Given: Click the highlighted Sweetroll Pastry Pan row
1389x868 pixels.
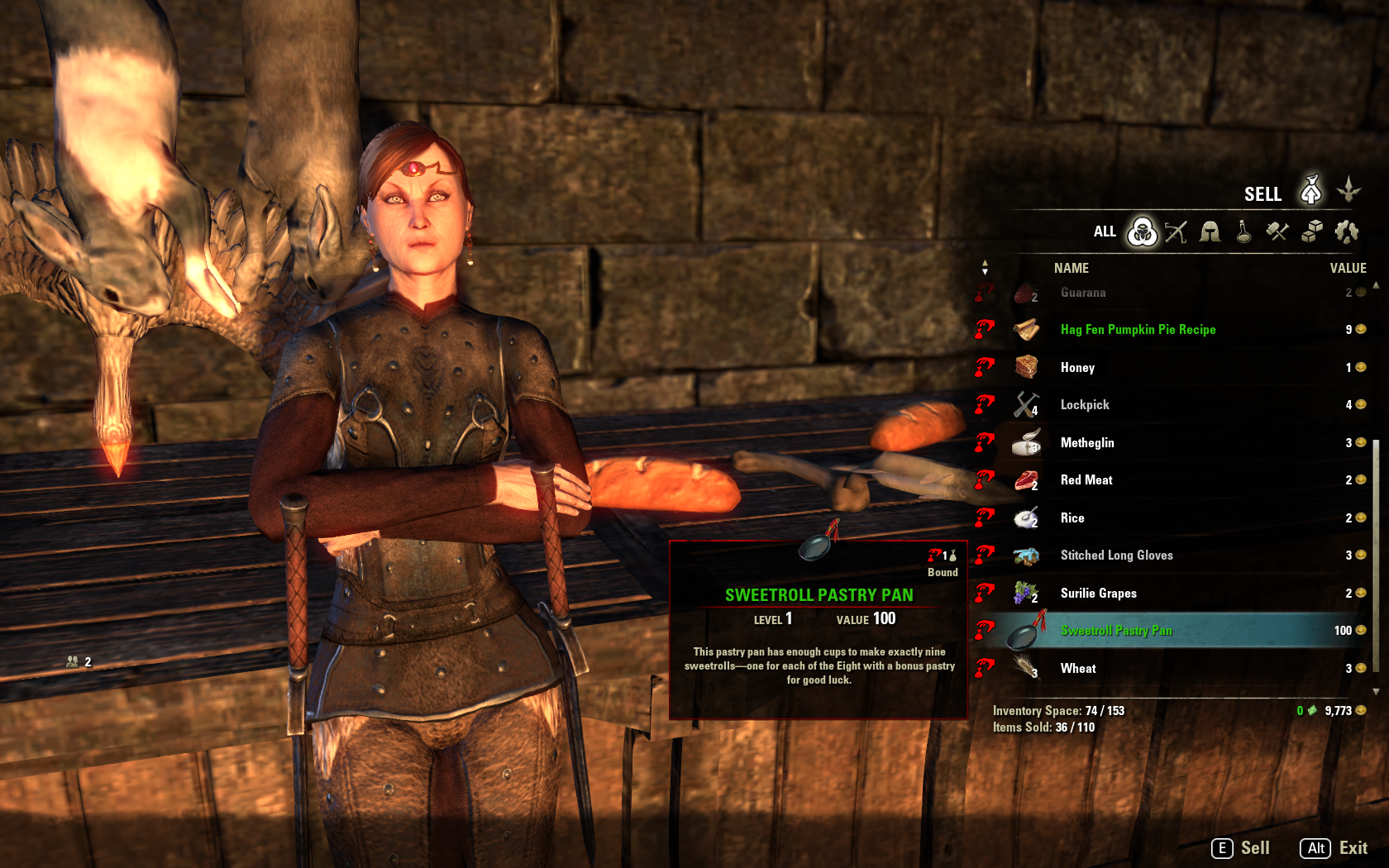Looking at the screenshot, I should tap(1116, 631).
